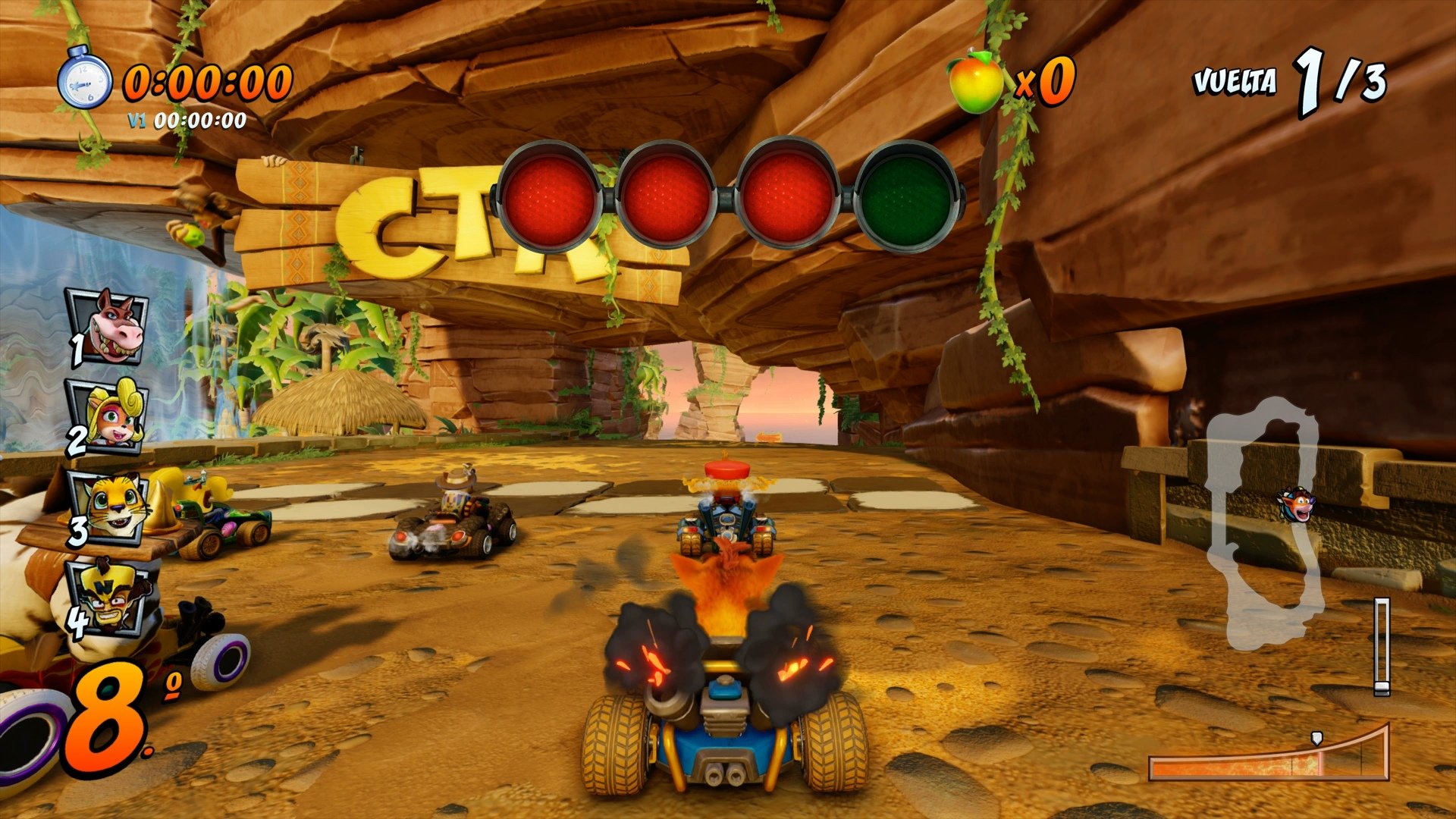Select Coco's portrait in second place
The image size is (1456, 819).
(x=108, y=413)
